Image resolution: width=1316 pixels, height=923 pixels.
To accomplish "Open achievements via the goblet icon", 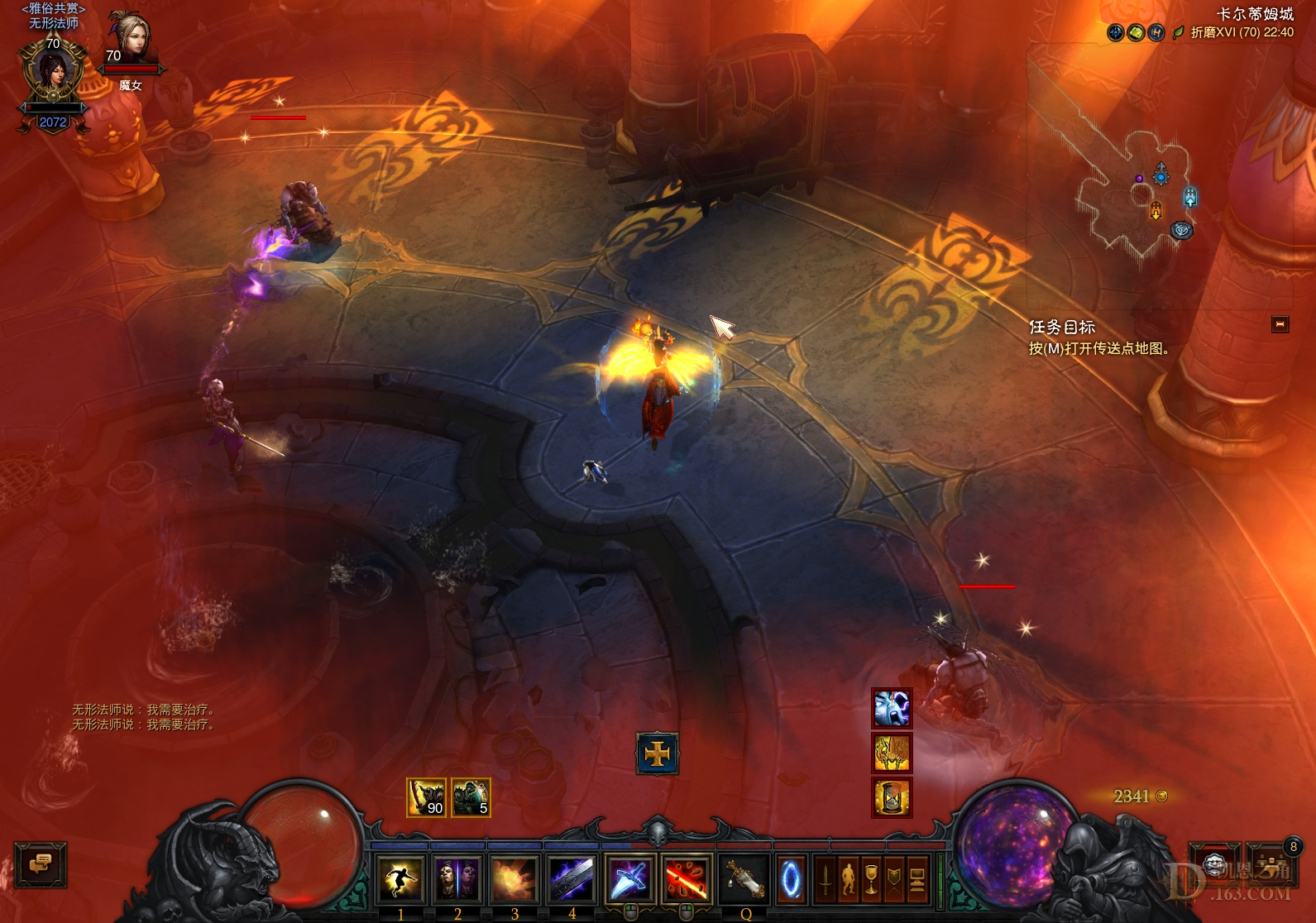I will [x=873, y=879].
